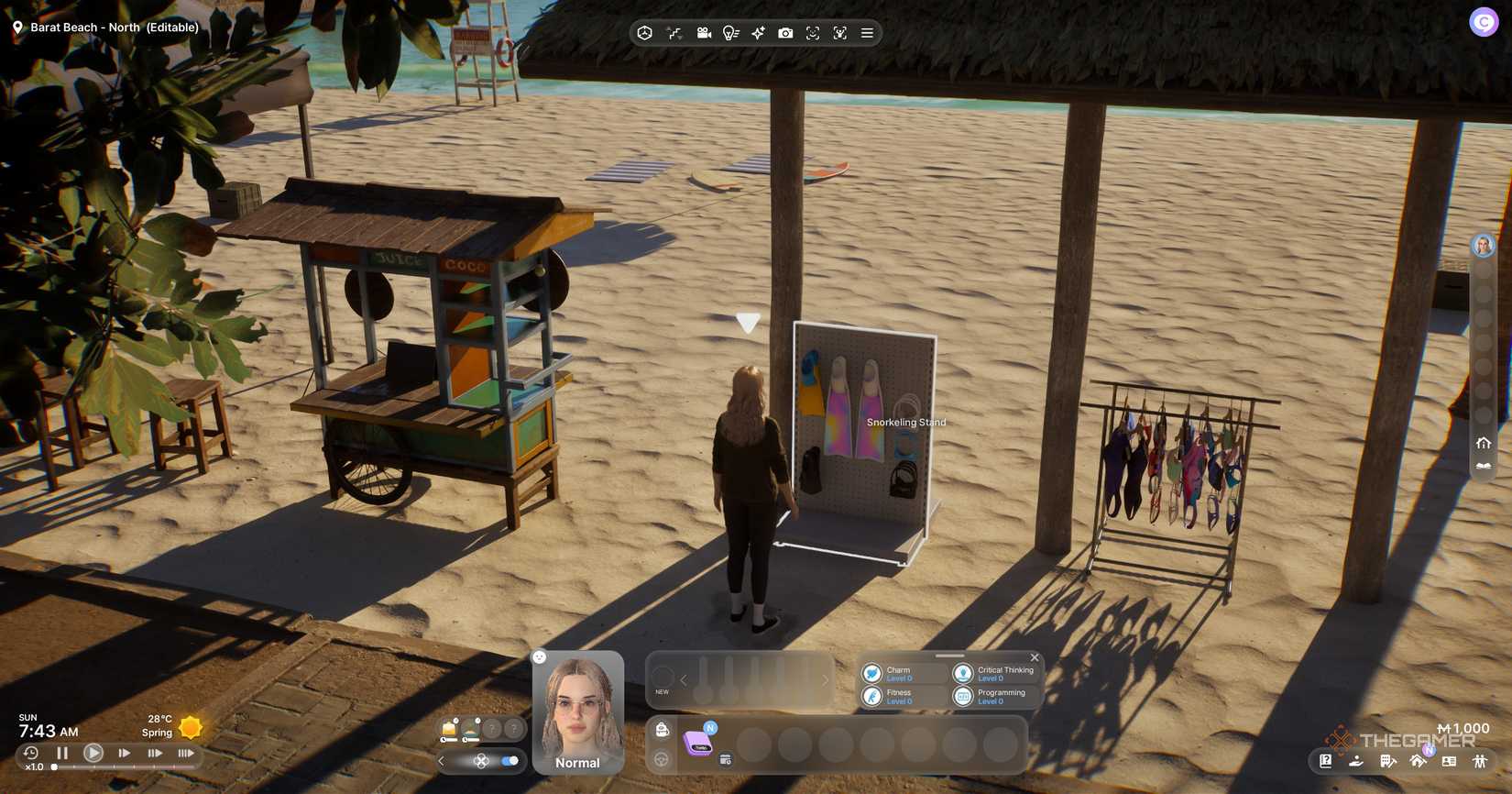Pause the game time
Viewport: 1512px width, 794px height.
click(x=62, y=753)
